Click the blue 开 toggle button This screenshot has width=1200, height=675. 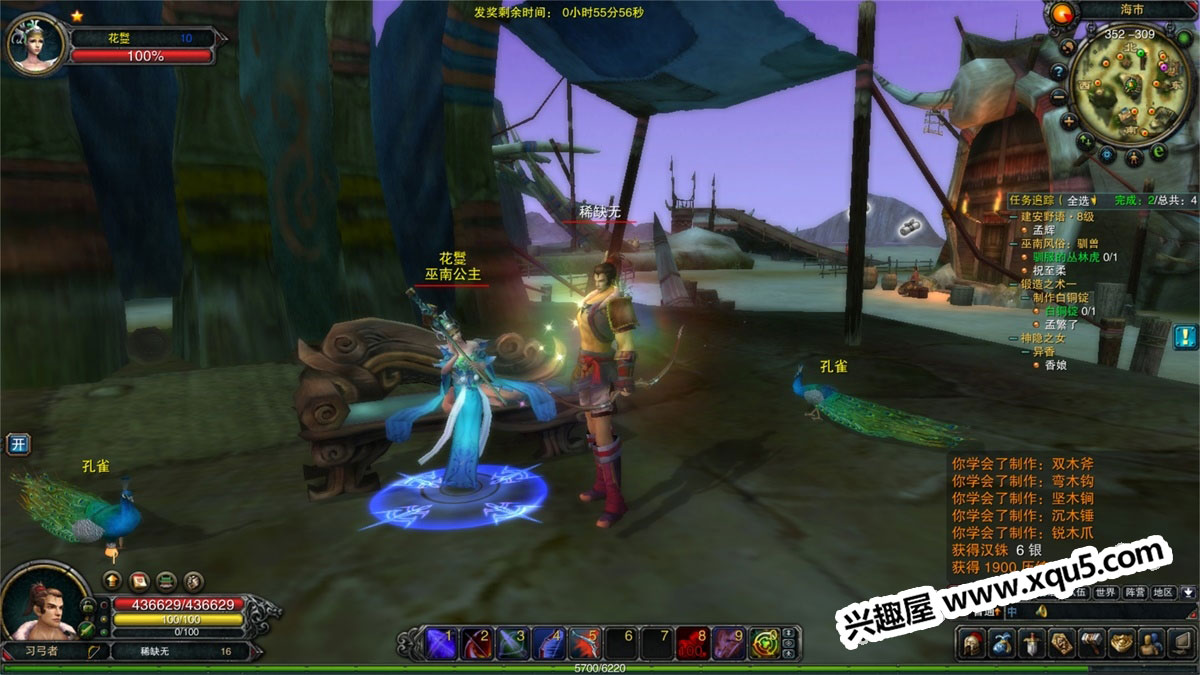(16, 444)
